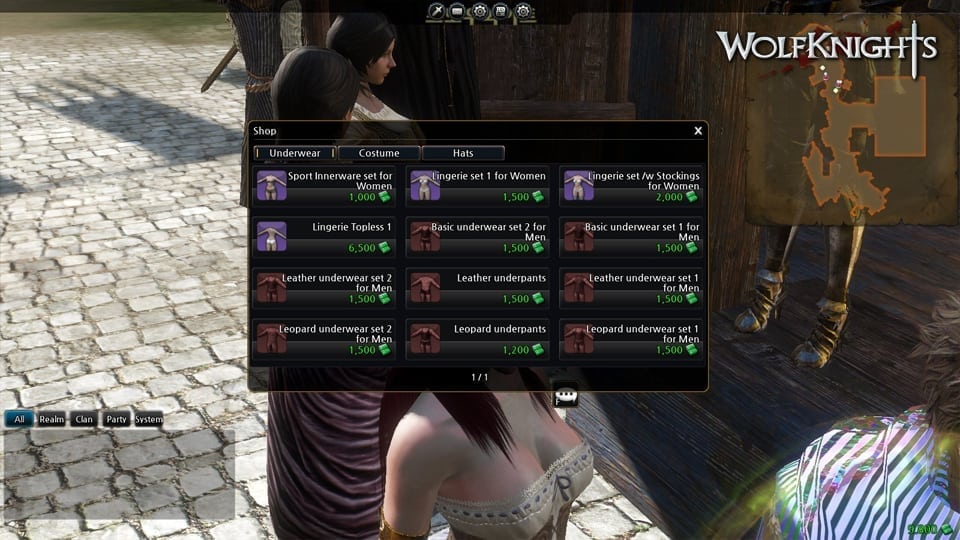Choose Basic underwear set 1 for Men
960x540 pixels.
[630, 237]
